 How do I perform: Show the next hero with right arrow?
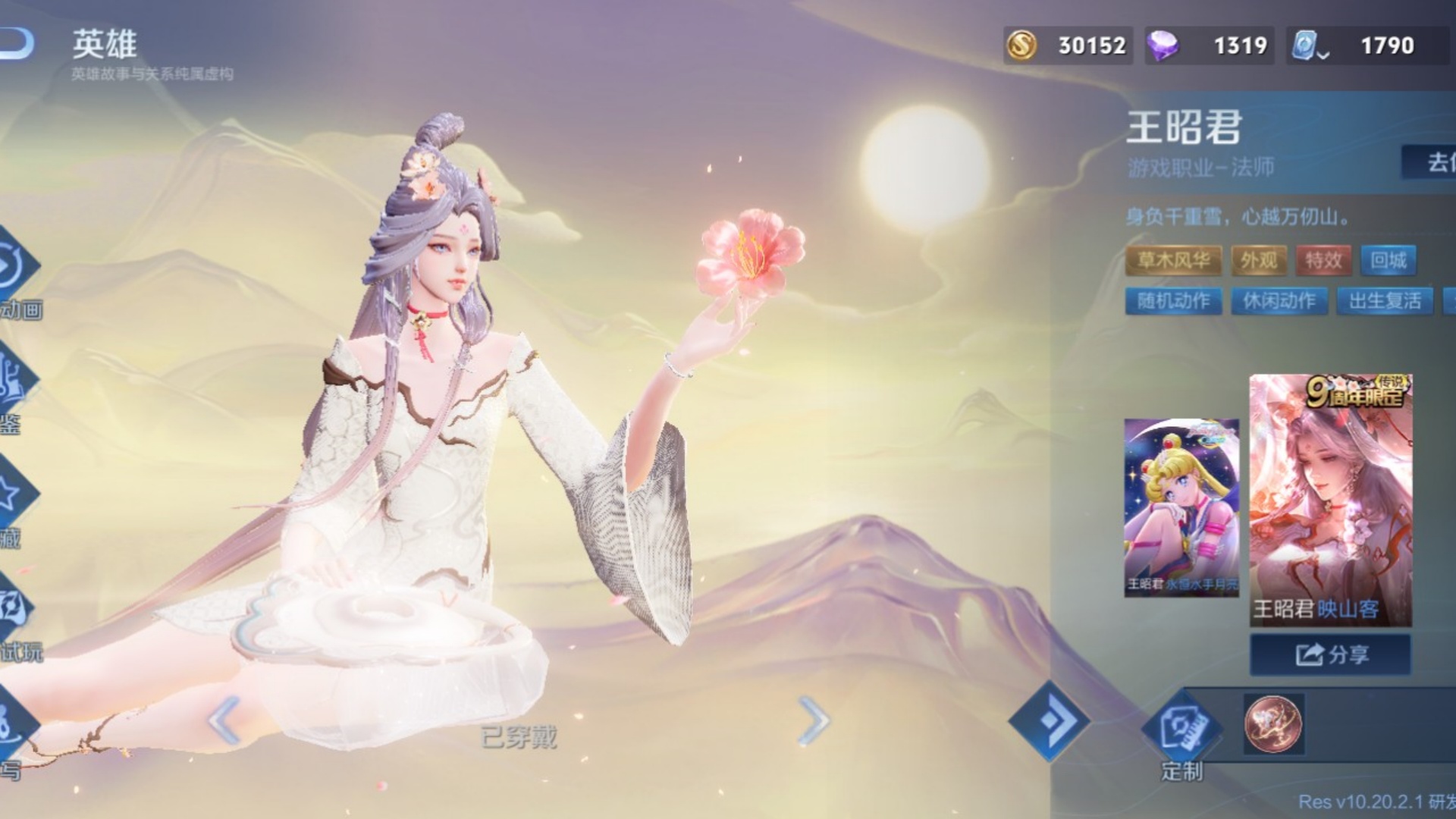[814, 720]
